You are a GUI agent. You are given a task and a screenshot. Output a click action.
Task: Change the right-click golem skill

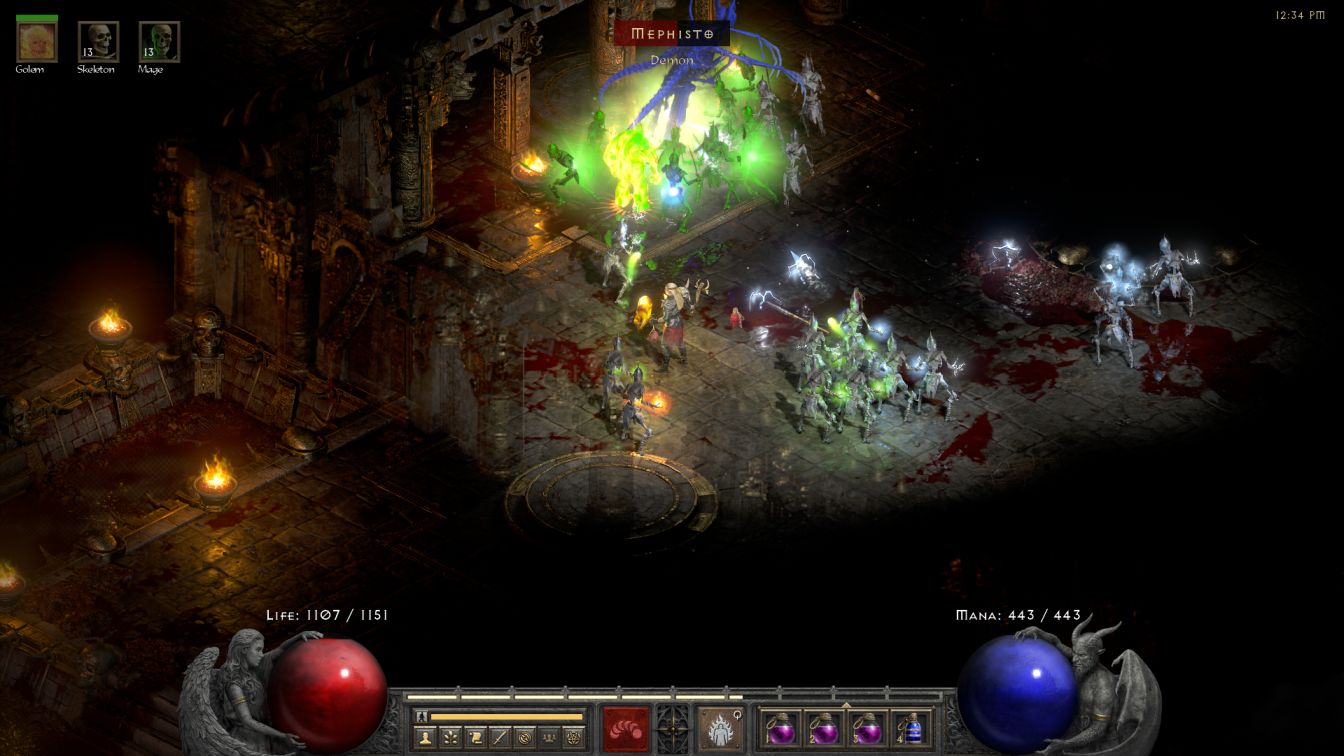point(719,727)
